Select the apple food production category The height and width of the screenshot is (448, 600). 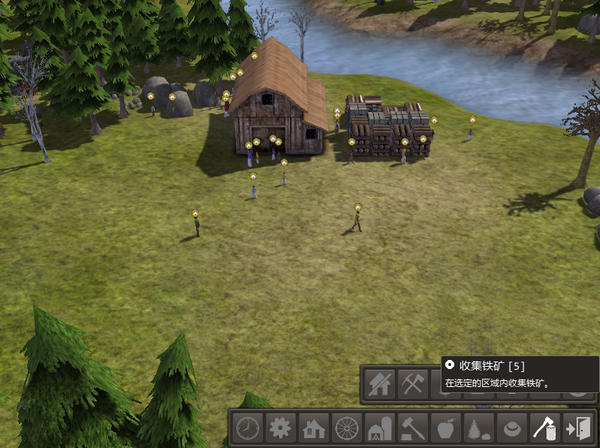pos(445,429)
